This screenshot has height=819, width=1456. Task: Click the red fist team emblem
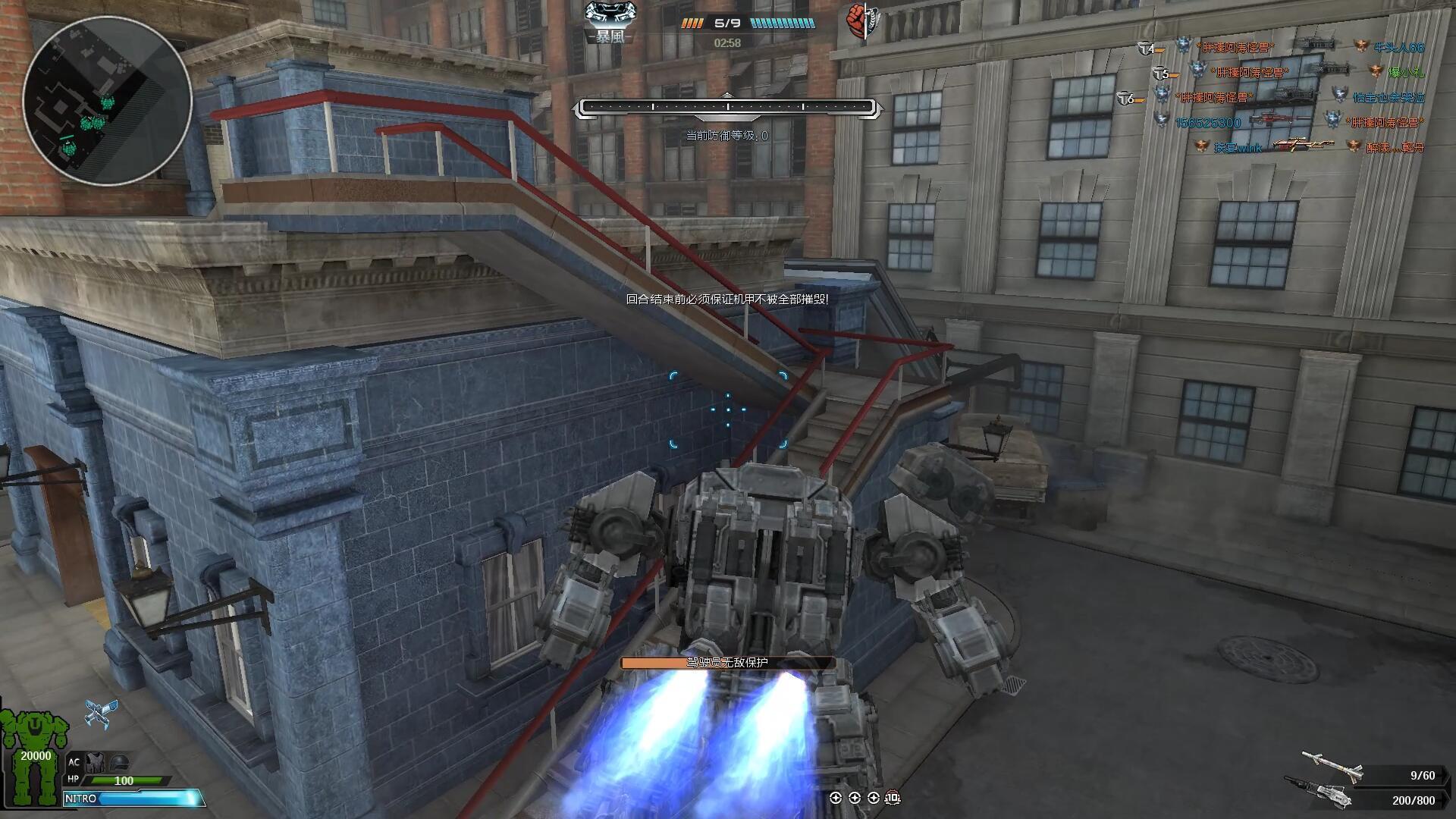[858, 22]
